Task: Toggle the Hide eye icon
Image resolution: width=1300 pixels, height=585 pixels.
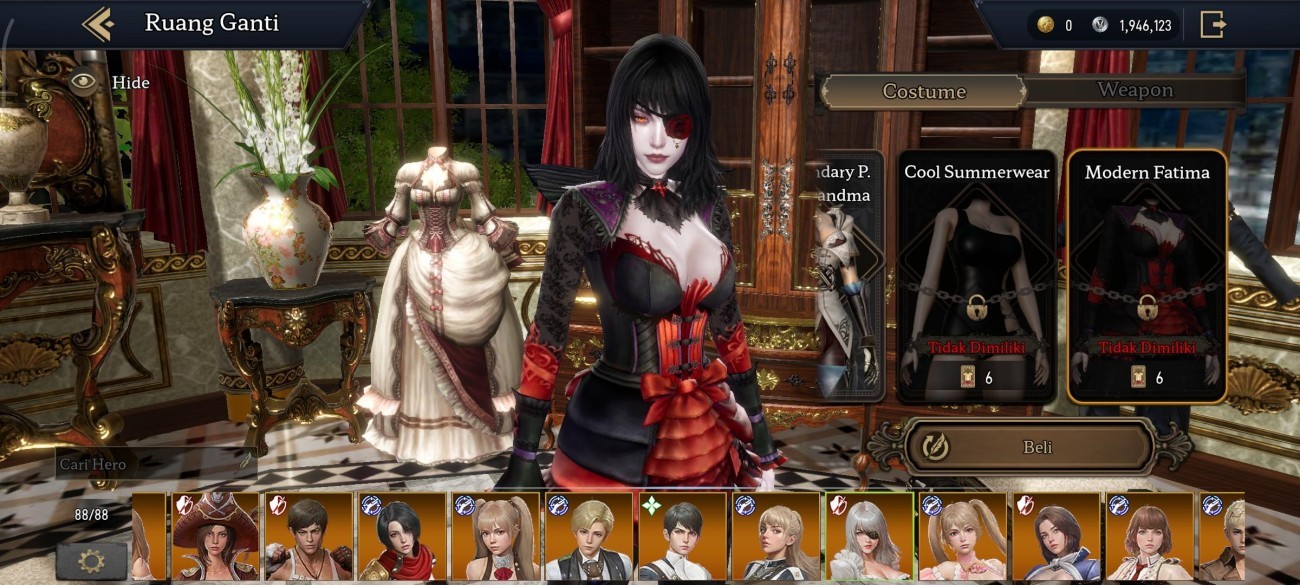Action: (x=84, y=82)
